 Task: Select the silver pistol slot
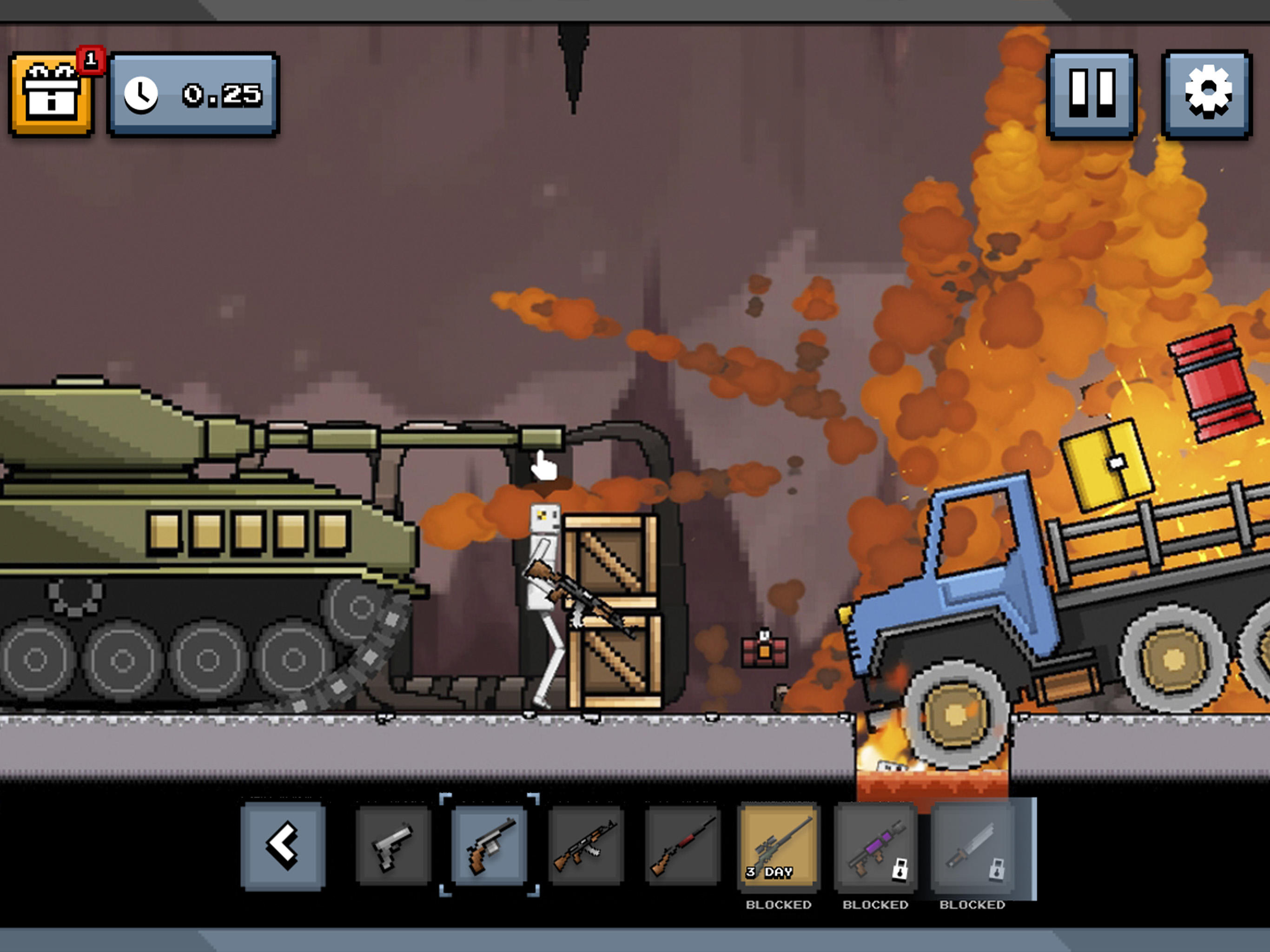click(393, 846)
